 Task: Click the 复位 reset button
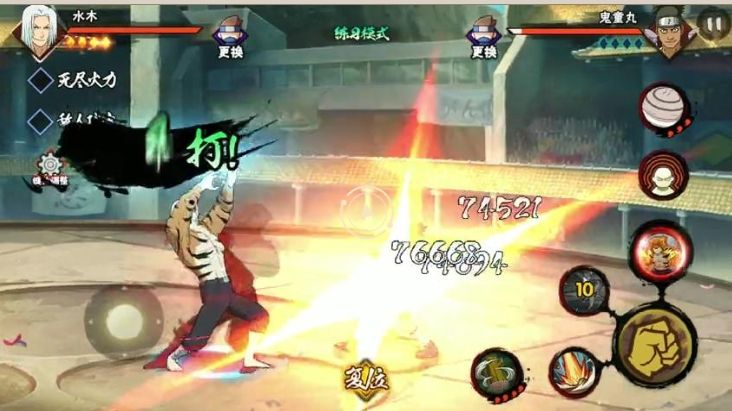coord(365,379)
